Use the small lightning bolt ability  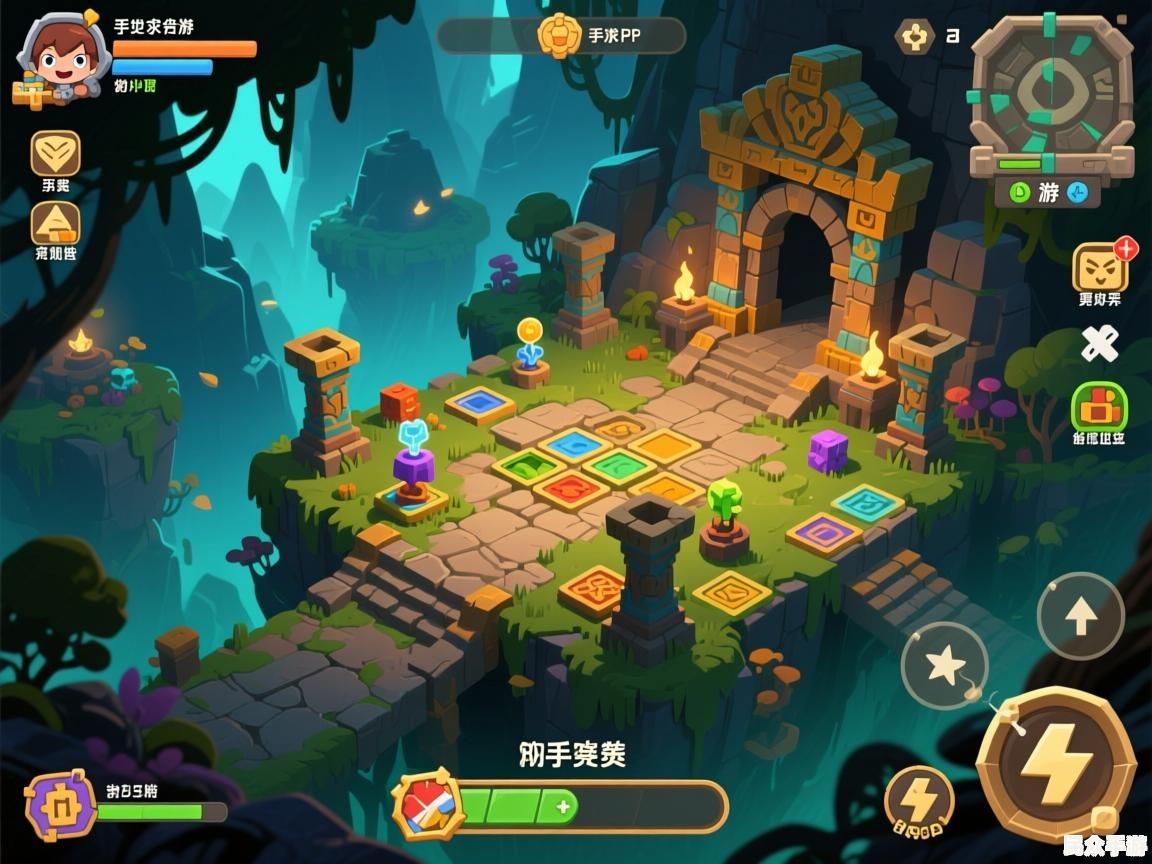[919, 800]
